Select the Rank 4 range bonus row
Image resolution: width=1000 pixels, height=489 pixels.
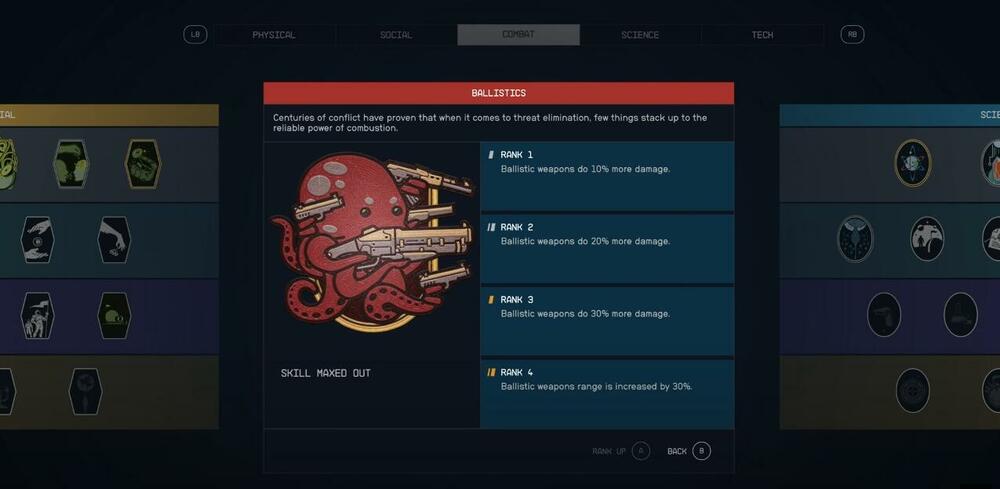pos(607,393)
